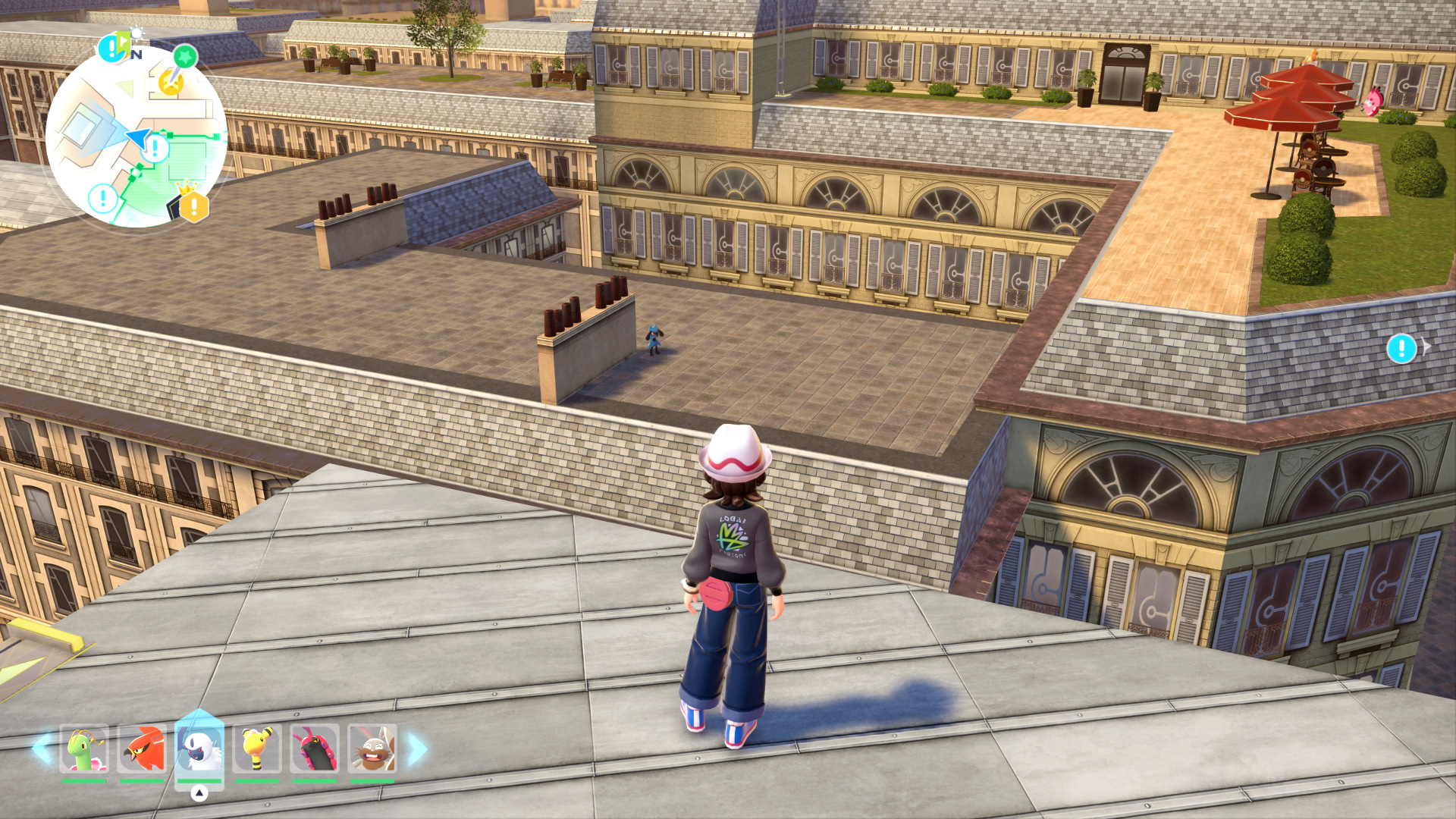
Task: Choose Diggersby in the party bar
Action: click(372, 748)
